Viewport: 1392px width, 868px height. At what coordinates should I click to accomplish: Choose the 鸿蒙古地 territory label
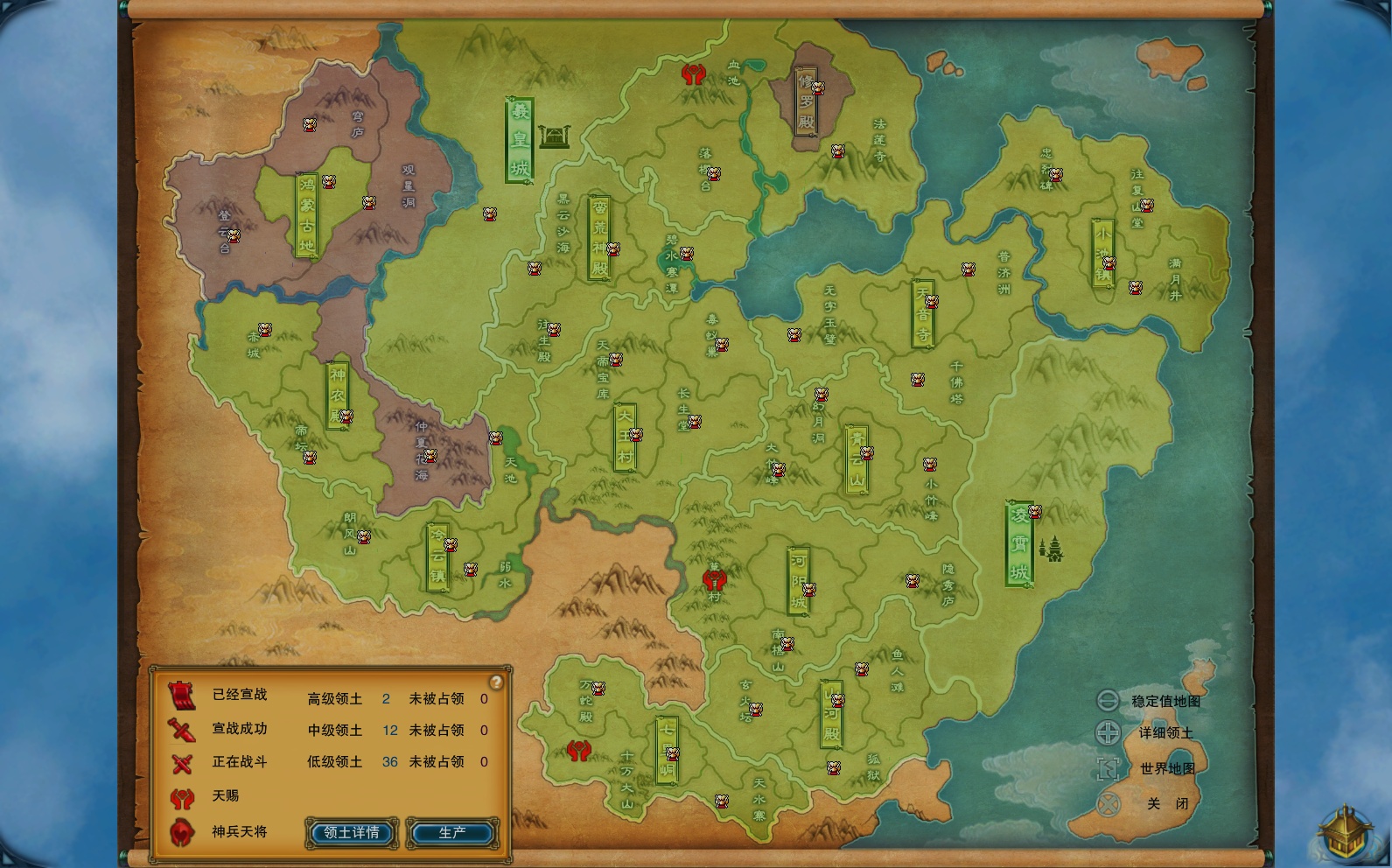(306, 215)
